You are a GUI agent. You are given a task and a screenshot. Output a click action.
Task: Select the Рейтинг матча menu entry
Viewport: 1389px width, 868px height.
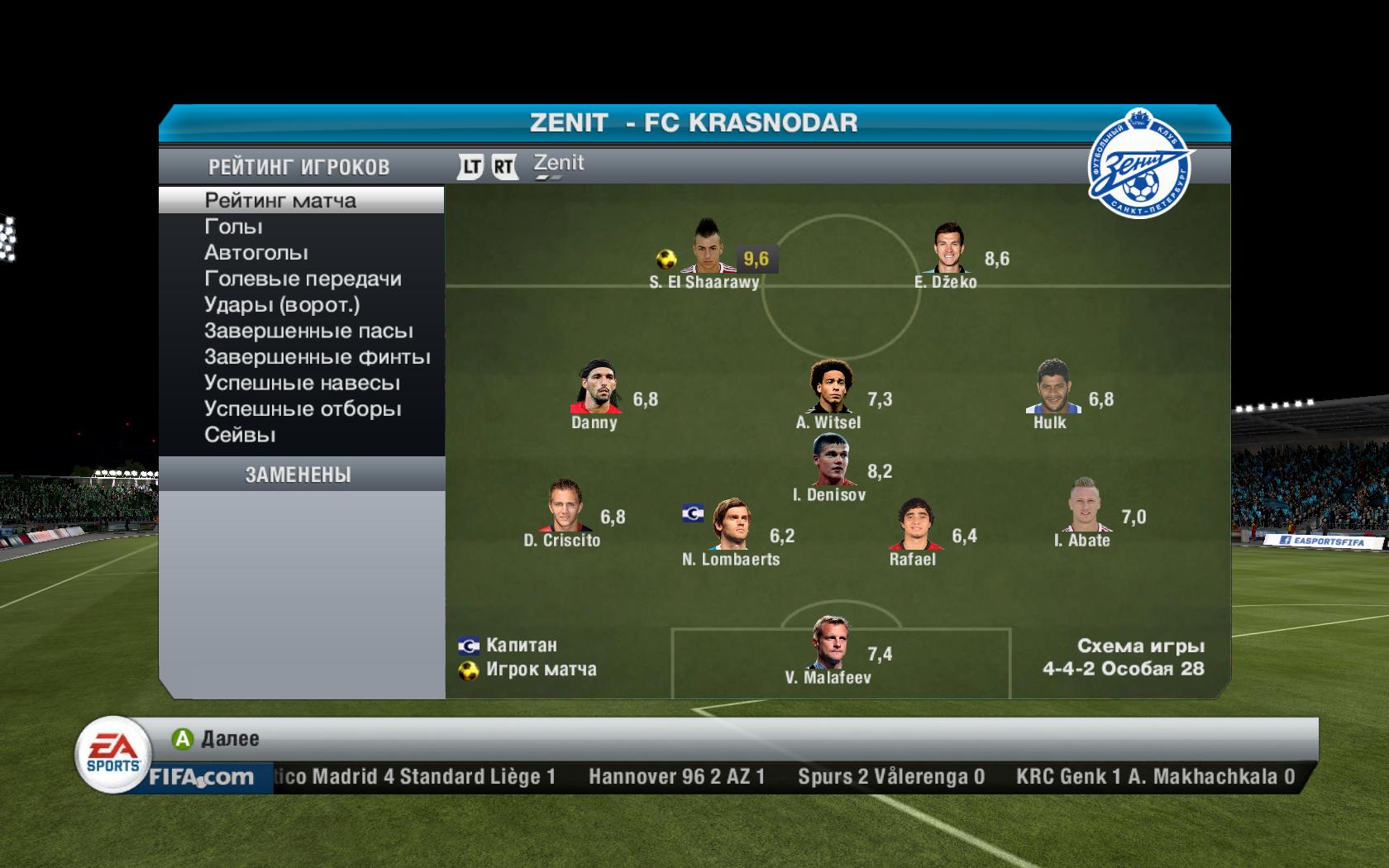pos(280,200)
